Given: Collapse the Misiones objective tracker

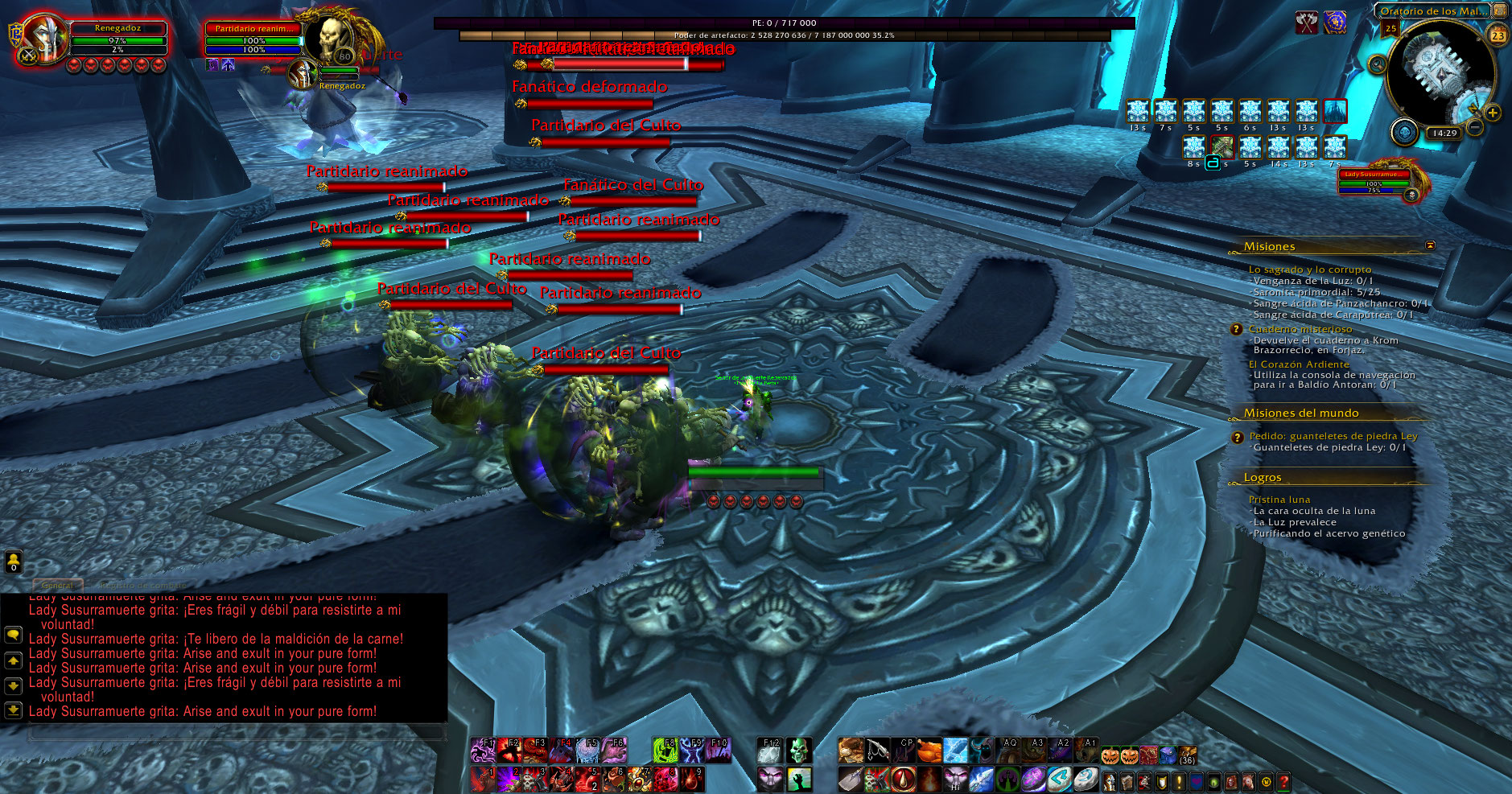Looking at the screenshot, I should [x=1430, y=245].
